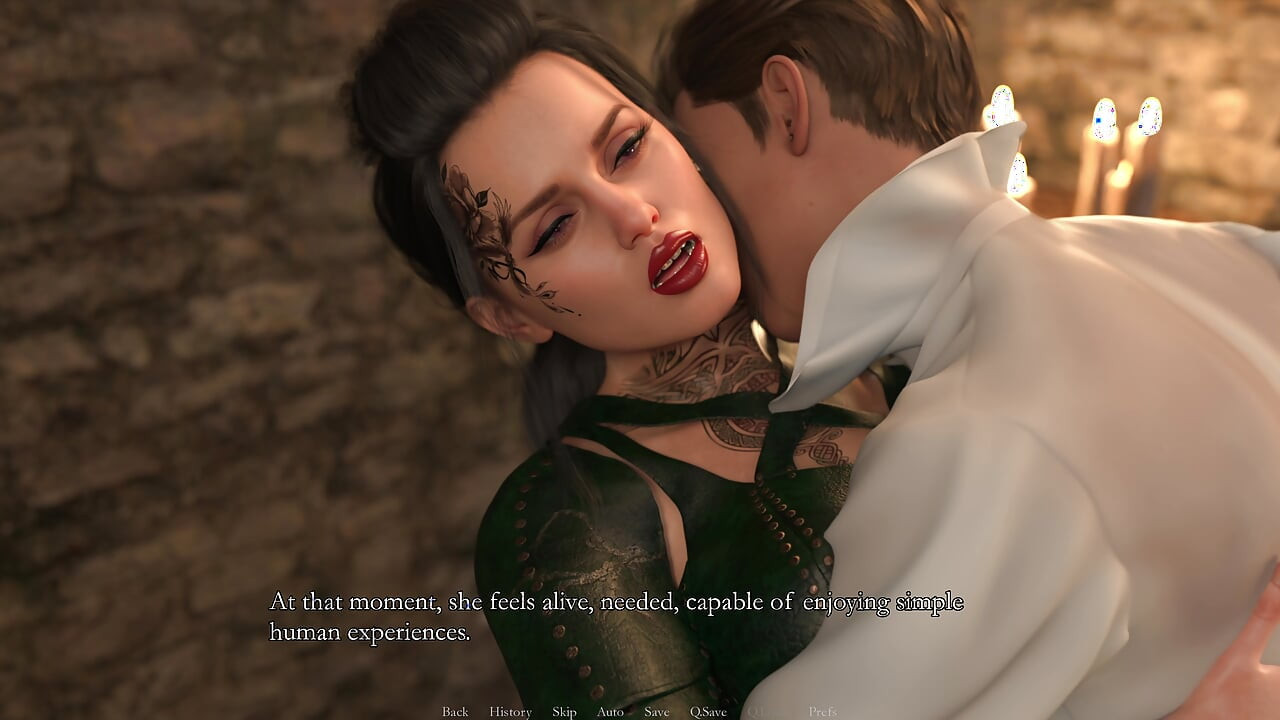This screenshot has width=1280, height=720.
Task: Open the Prefs preferences screen
Action: (822, 711)
